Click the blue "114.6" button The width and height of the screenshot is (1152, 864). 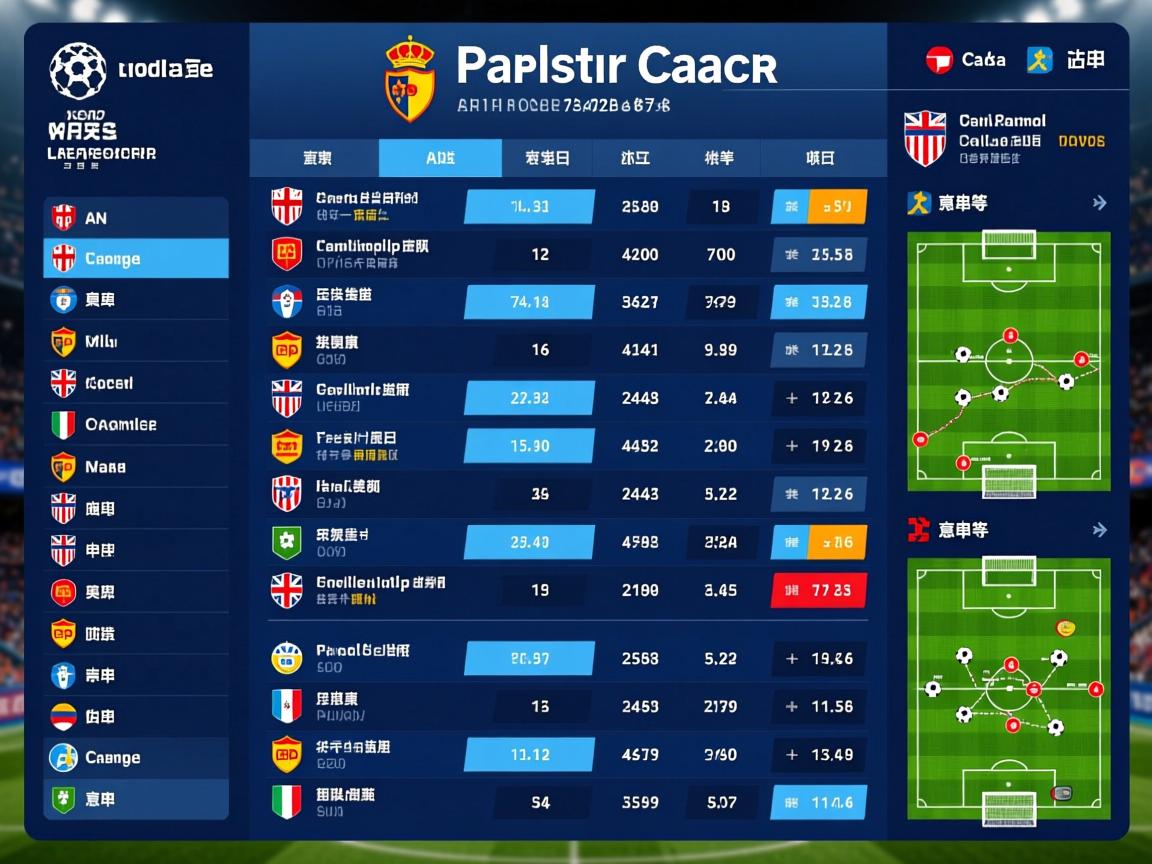click(x=818, y=802)
